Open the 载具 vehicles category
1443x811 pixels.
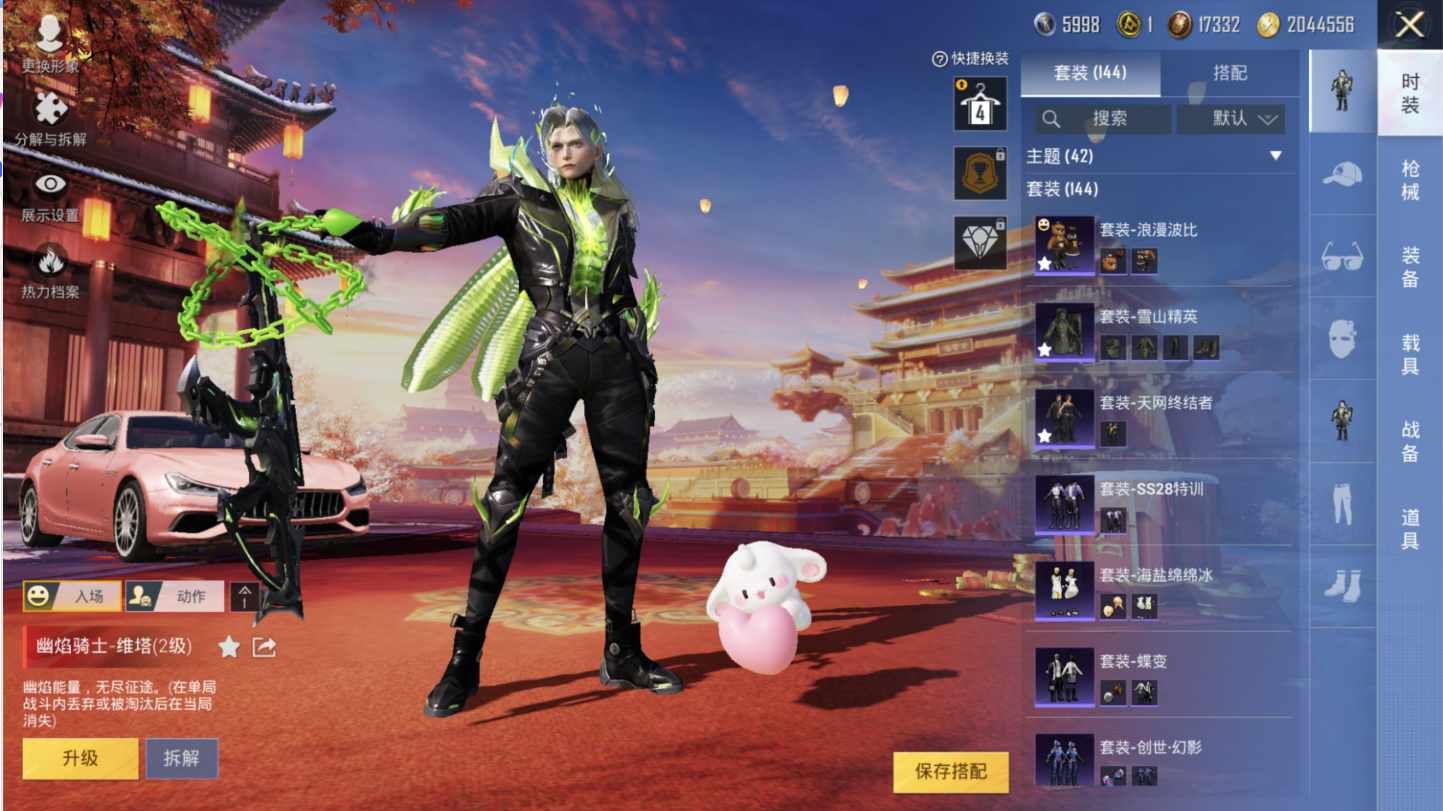[1410, 355]
